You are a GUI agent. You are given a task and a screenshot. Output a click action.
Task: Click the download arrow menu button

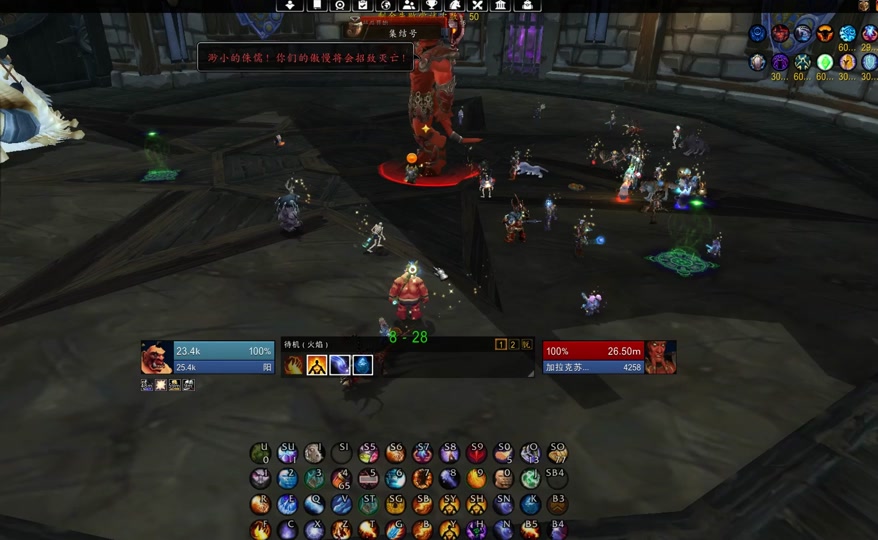291,5
